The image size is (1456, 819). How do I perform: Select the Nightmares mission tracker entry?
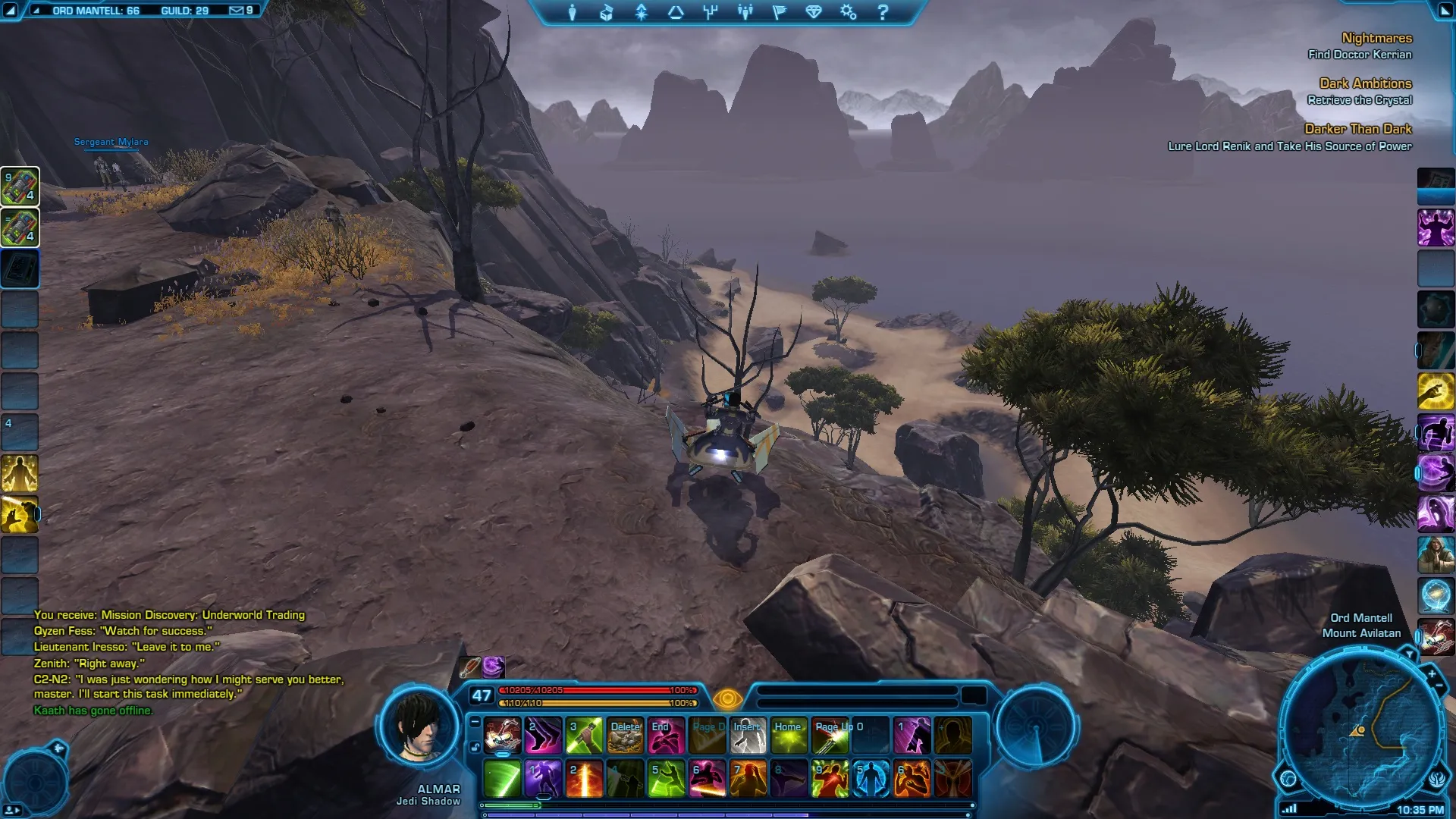pyautogui.click(x=1376, y=38)
